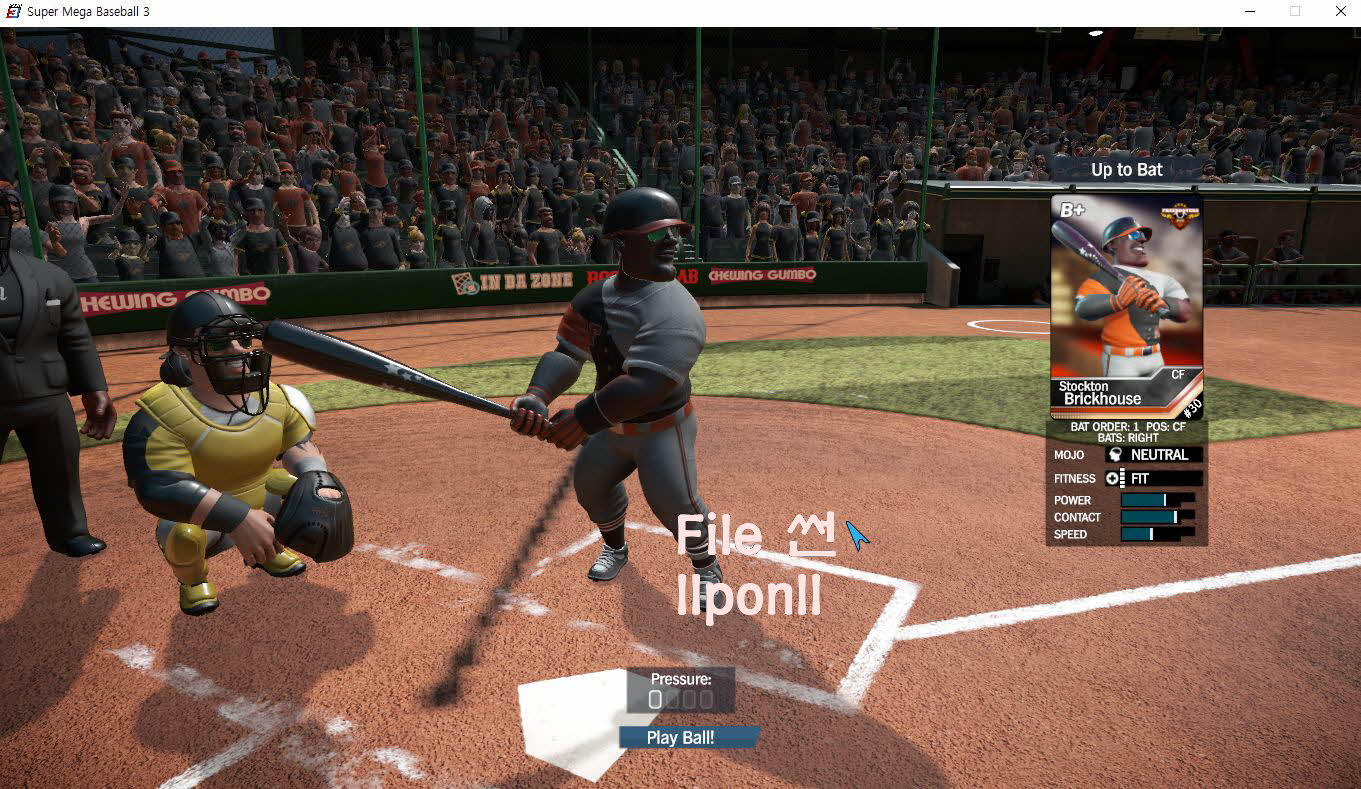The width and height of the screenshot is (1361, 789).
Task: Select the Stockton Brickhouse player card
Action: [1126, 306]
